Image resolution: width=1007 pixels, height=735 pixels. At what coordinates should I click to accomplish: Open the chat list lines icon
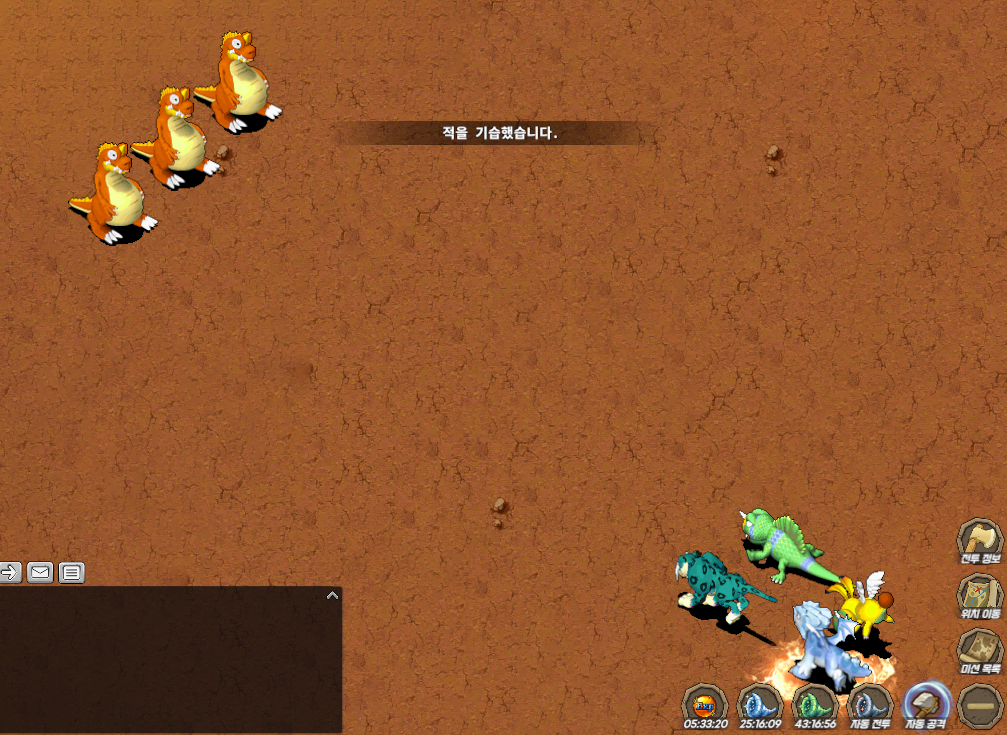pyautogui.click(x=71, y=572)
